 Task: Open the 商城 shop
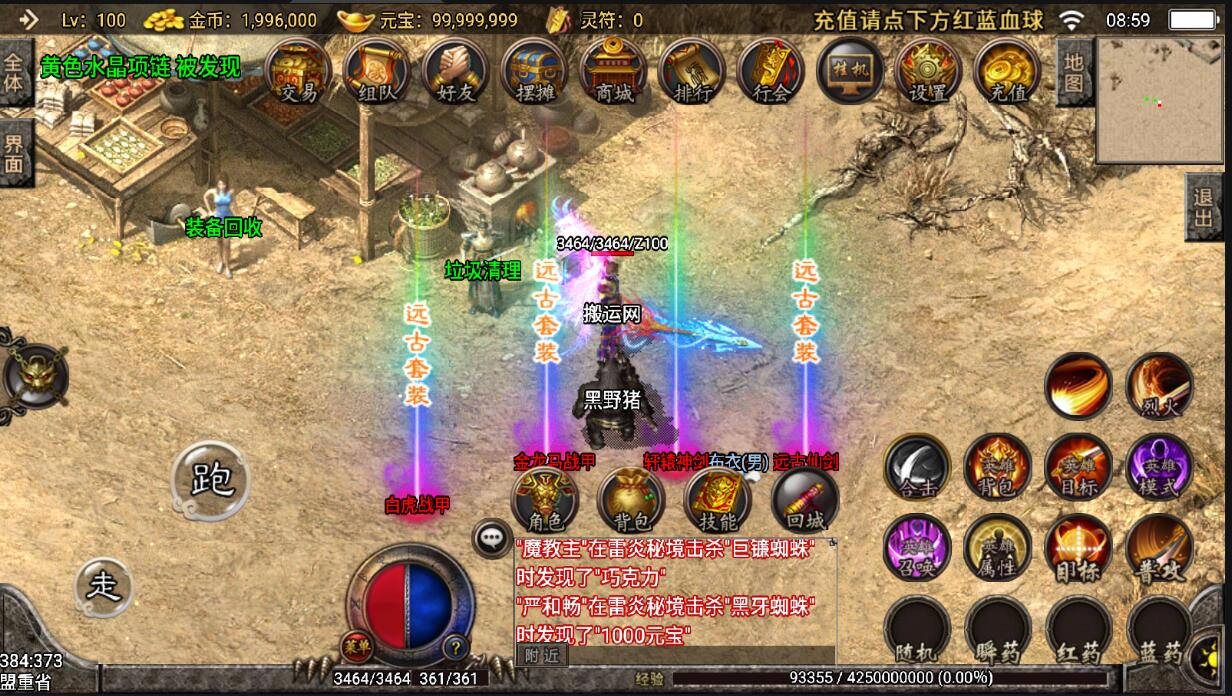pyautogui.click(x=613, y=72)
